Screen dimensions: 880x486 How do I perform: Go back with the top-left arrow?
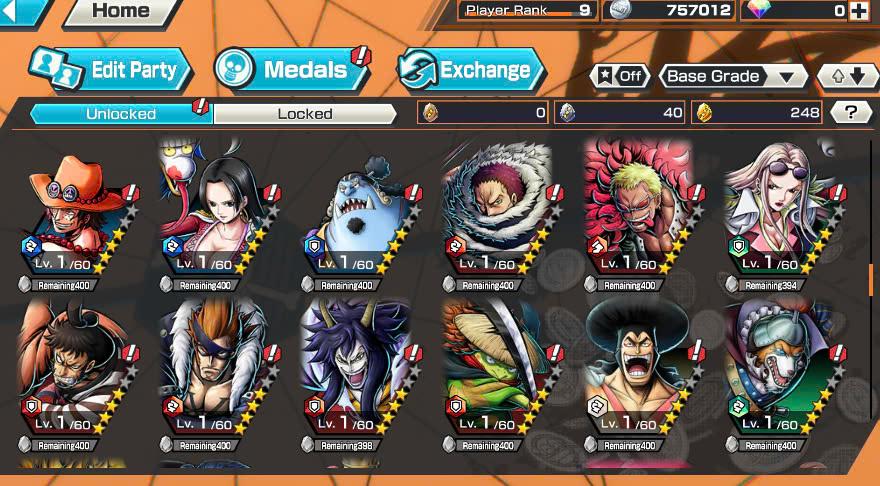[x=22, y=11]
